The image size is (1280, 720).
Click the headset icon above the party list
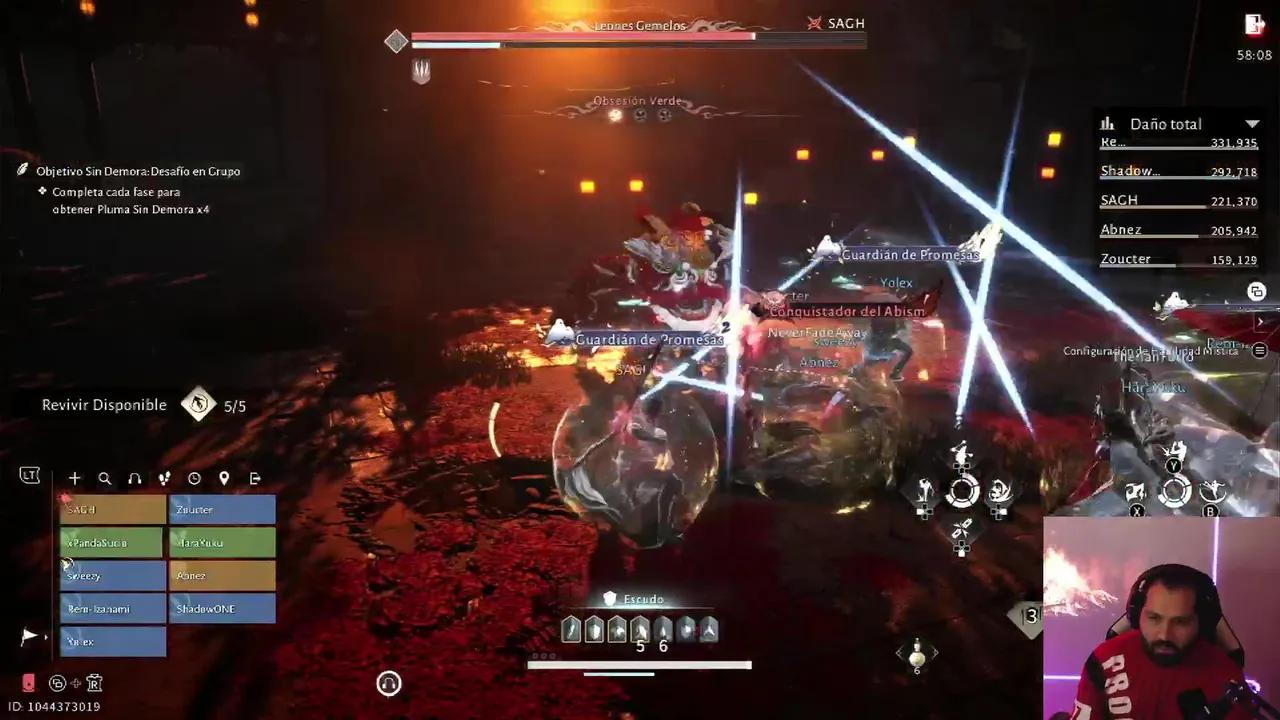134,479
